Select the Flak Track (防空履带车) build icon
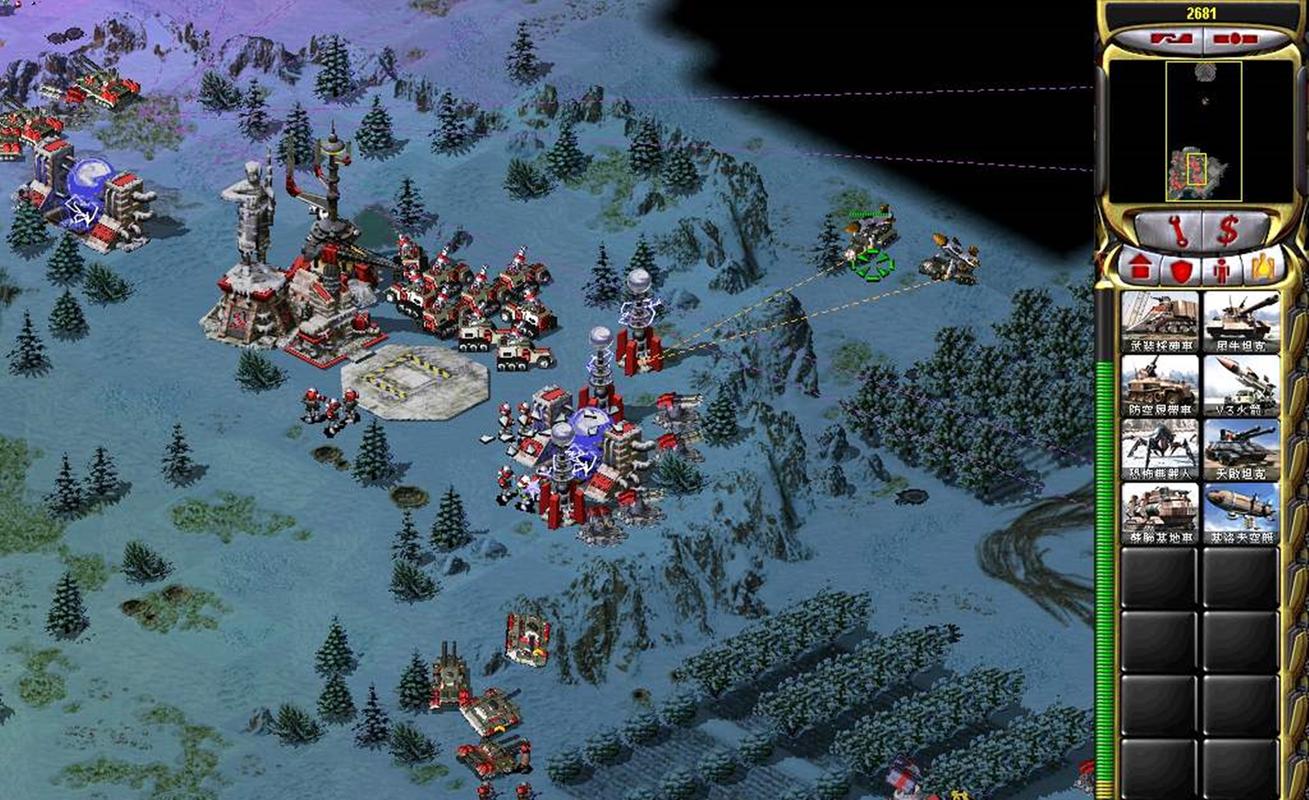Viewport: 1309px width, 800px height. (x=1159, y=386)
